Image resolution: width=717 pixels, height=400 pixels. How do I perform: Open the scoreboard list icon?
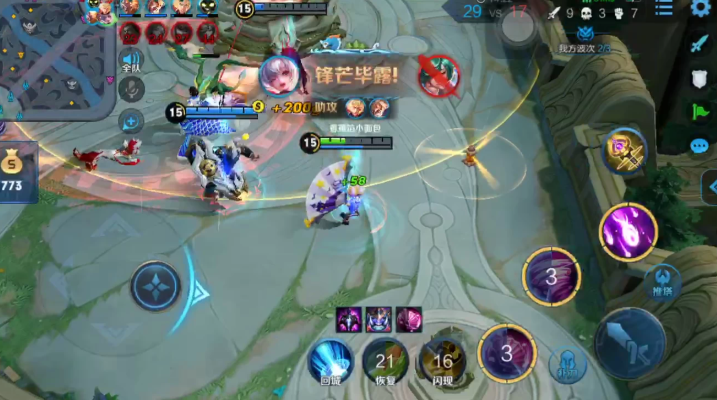click(663, 10)
